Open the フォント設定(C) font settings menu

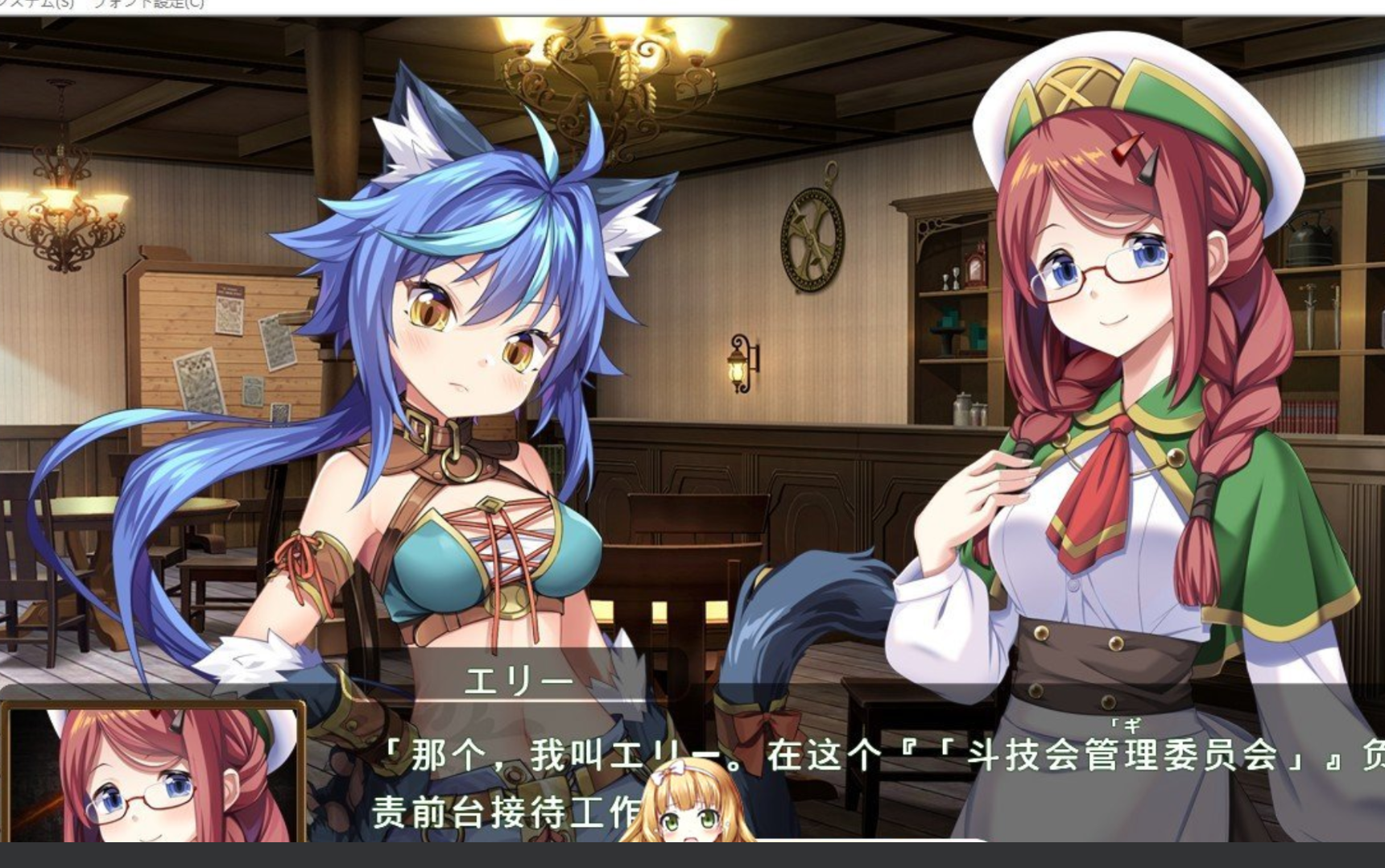[149, 4]
